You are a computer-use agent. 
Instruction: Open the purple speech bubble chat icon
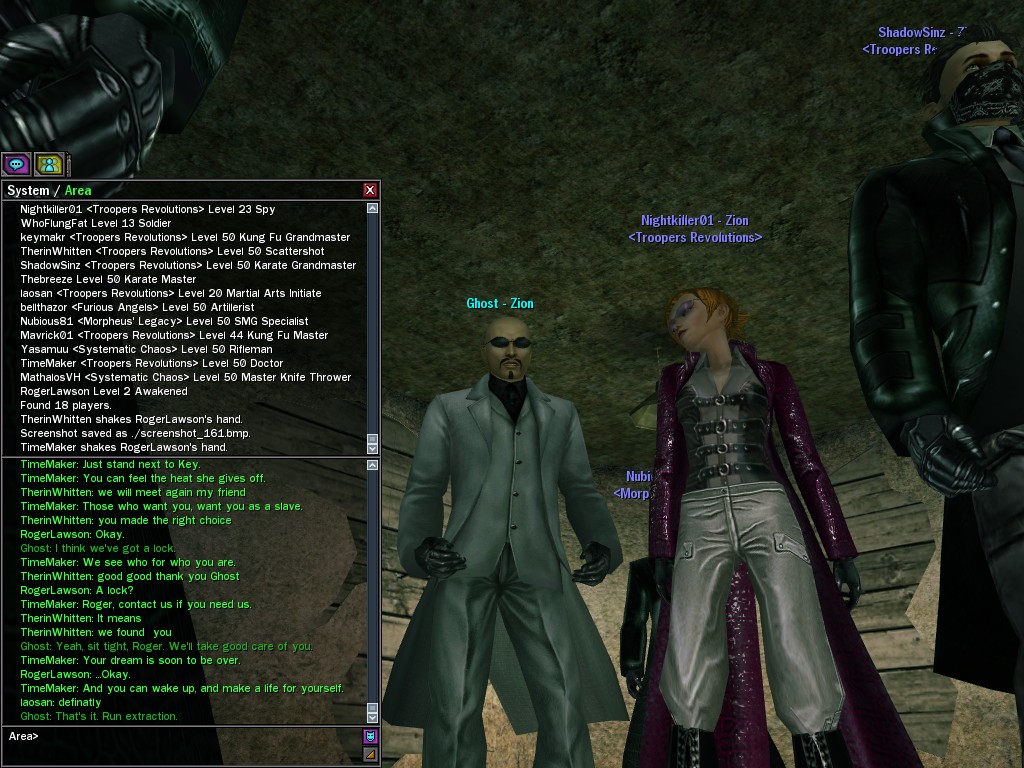pos(16,164)
